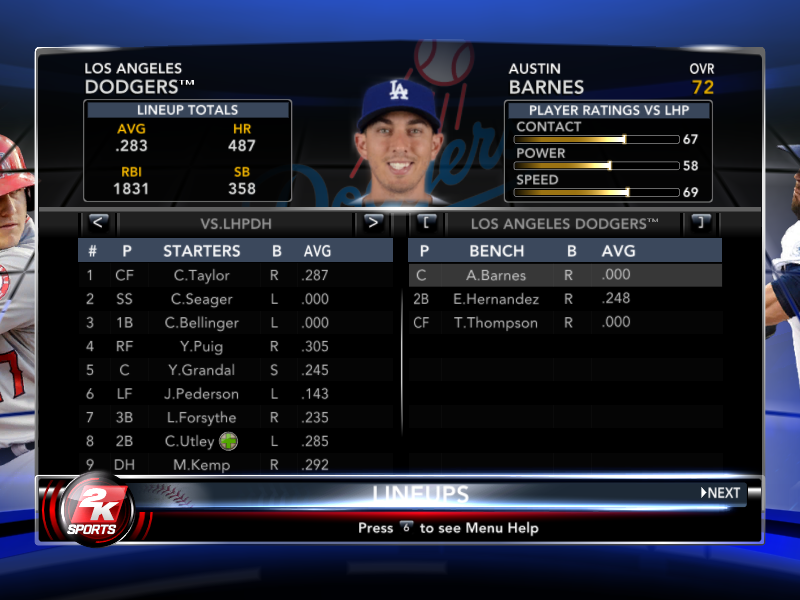
Task: Choose A.Barnes on the bench
Action: [496, 275]
